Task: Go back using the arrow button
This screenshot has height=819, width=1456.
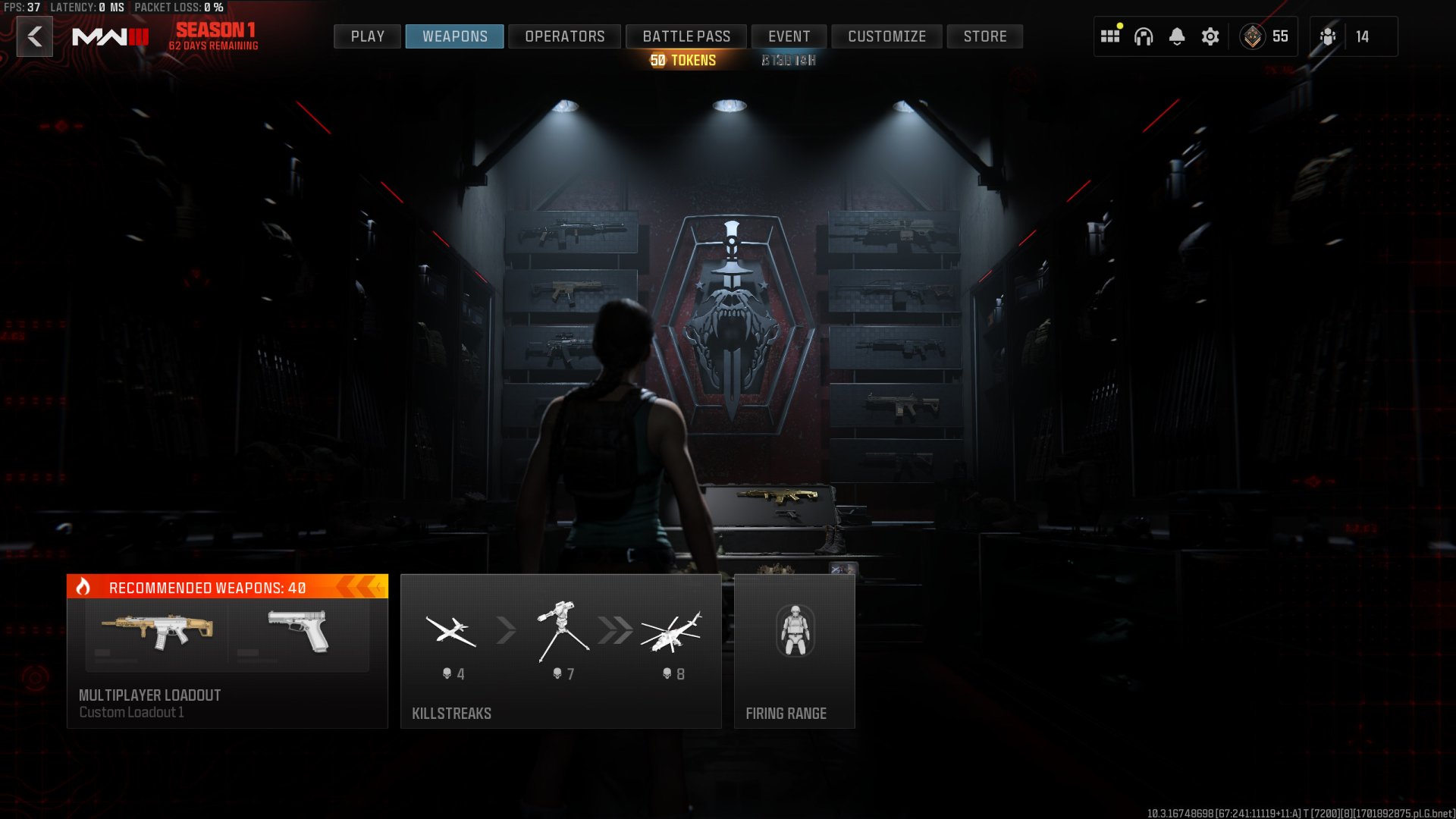Action: click(35, 36)
